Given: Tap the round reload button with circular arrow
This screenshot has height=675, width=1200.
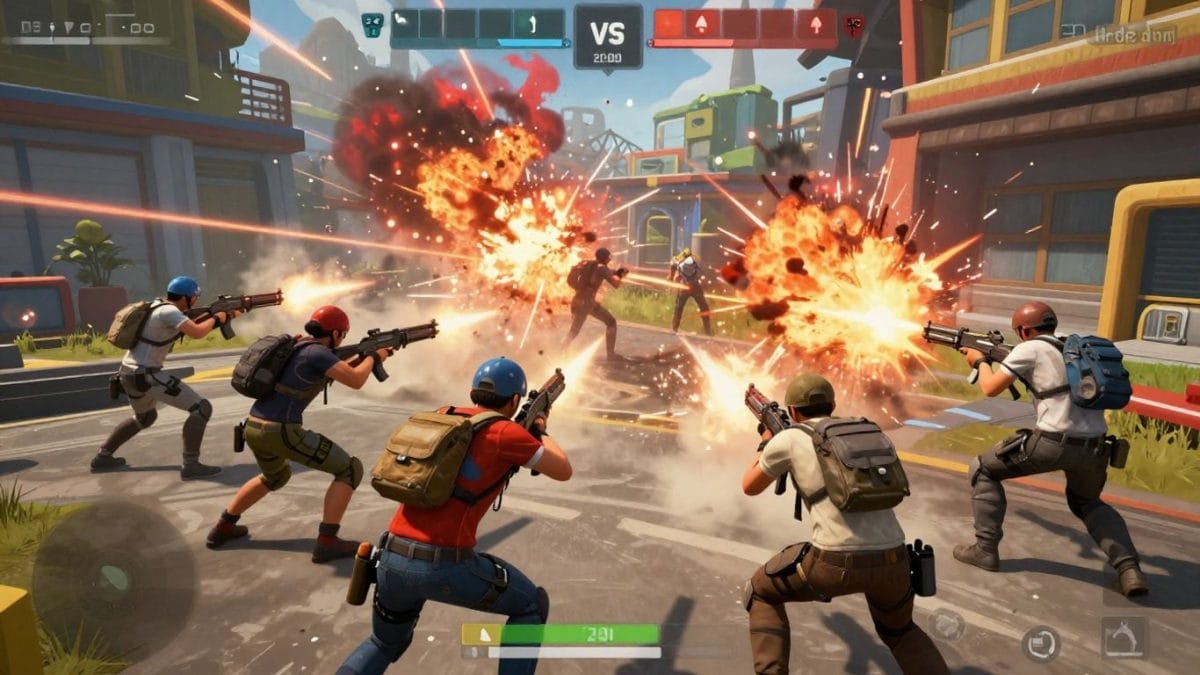Looking at the screenshot, I should tap(1041, 642).
